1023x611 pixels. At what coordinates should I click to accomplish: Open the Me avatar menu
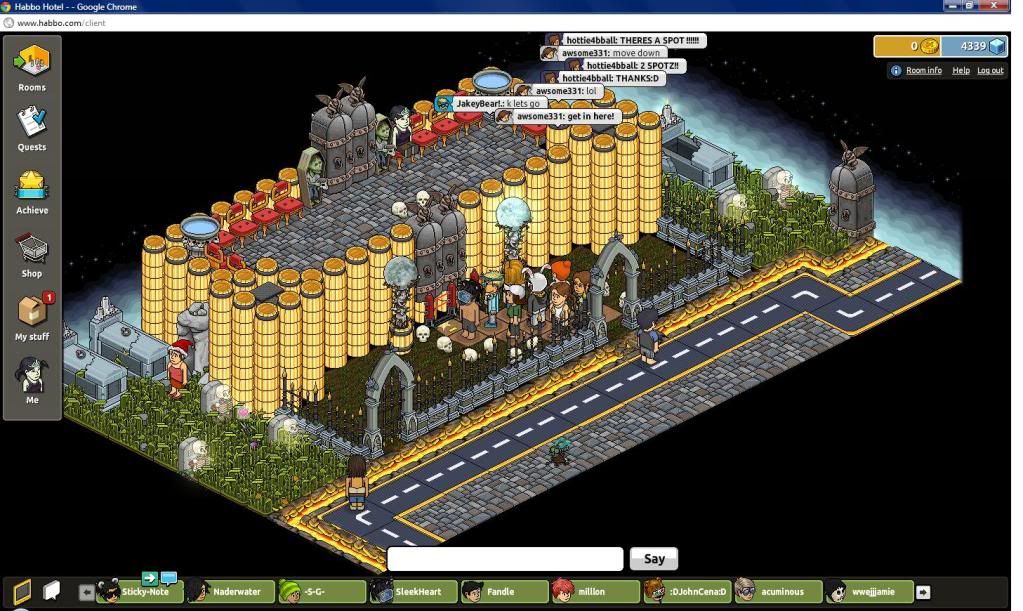click(x=32, y=382)
